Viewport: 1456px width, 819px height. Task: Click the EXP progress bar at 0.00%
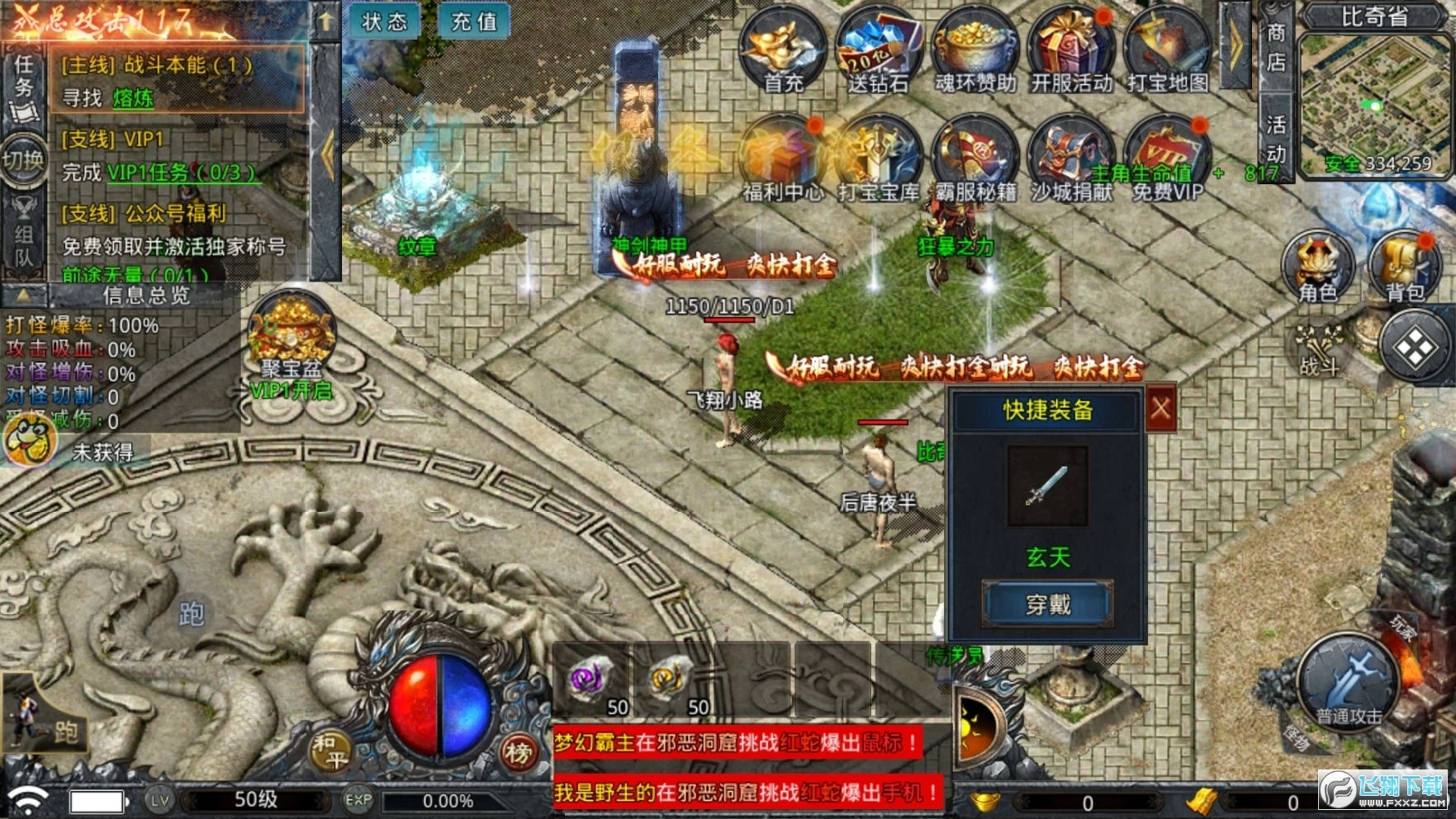pyautogui.click(x=446, y=799)
